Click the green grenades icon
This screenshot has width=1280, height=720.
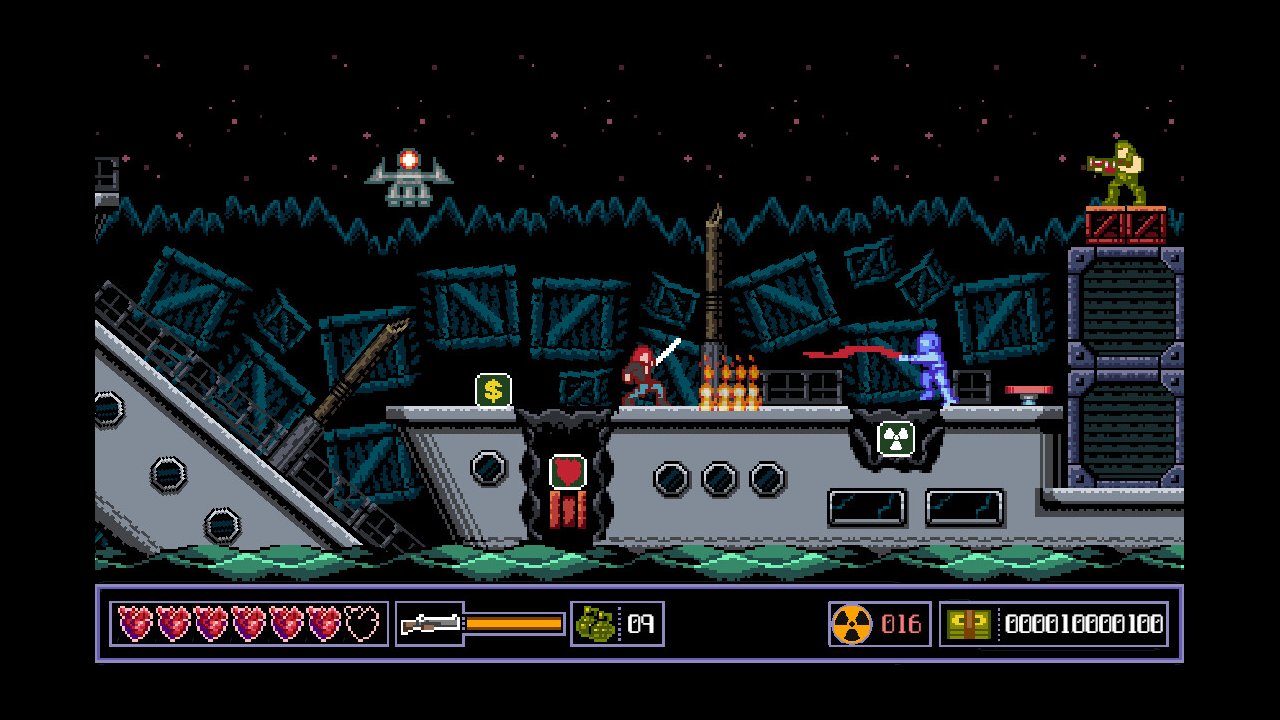(x=595, y=624)
